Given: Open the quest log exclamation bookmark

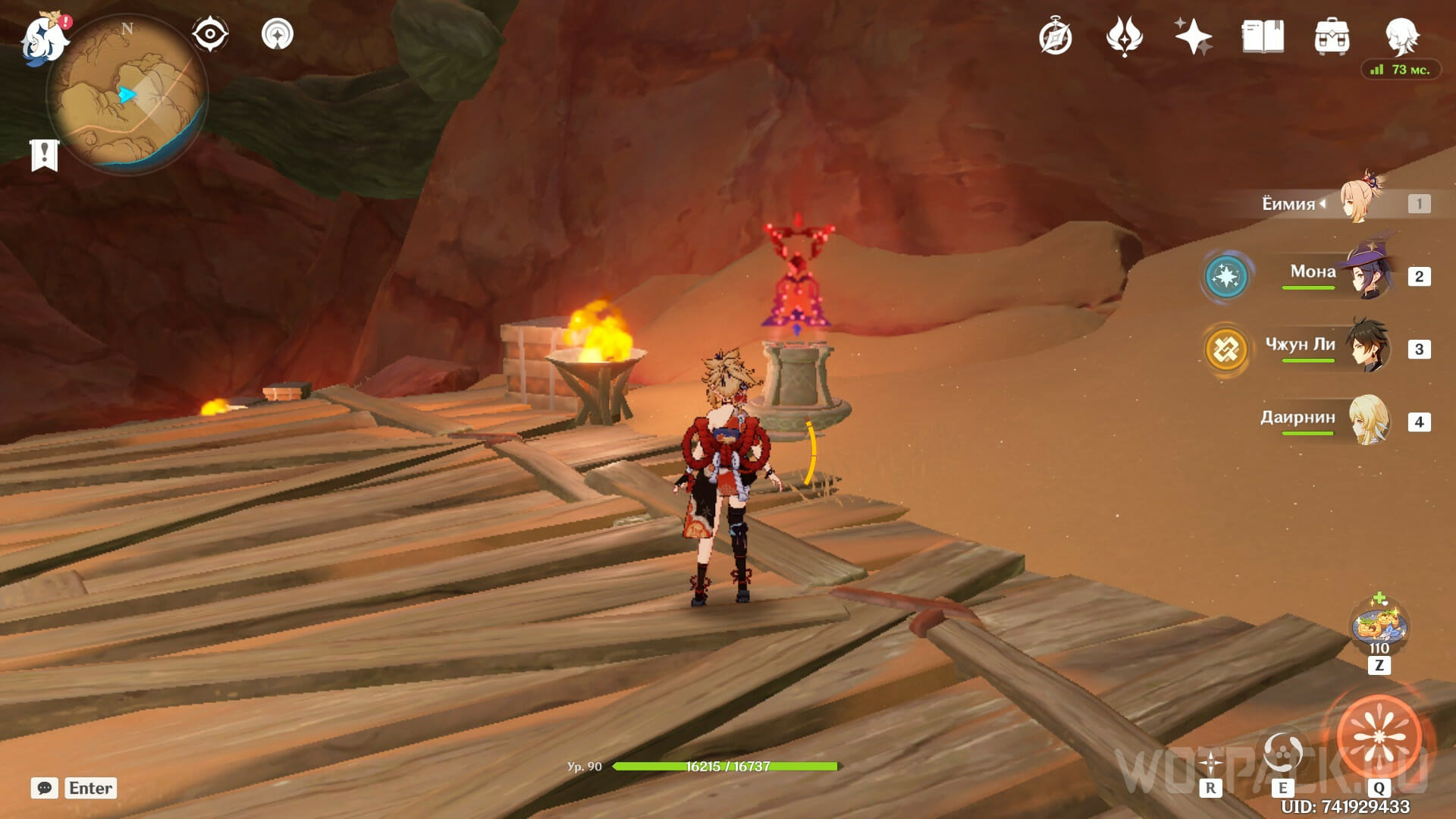Looking at the screenshot, I should [44, 155].
